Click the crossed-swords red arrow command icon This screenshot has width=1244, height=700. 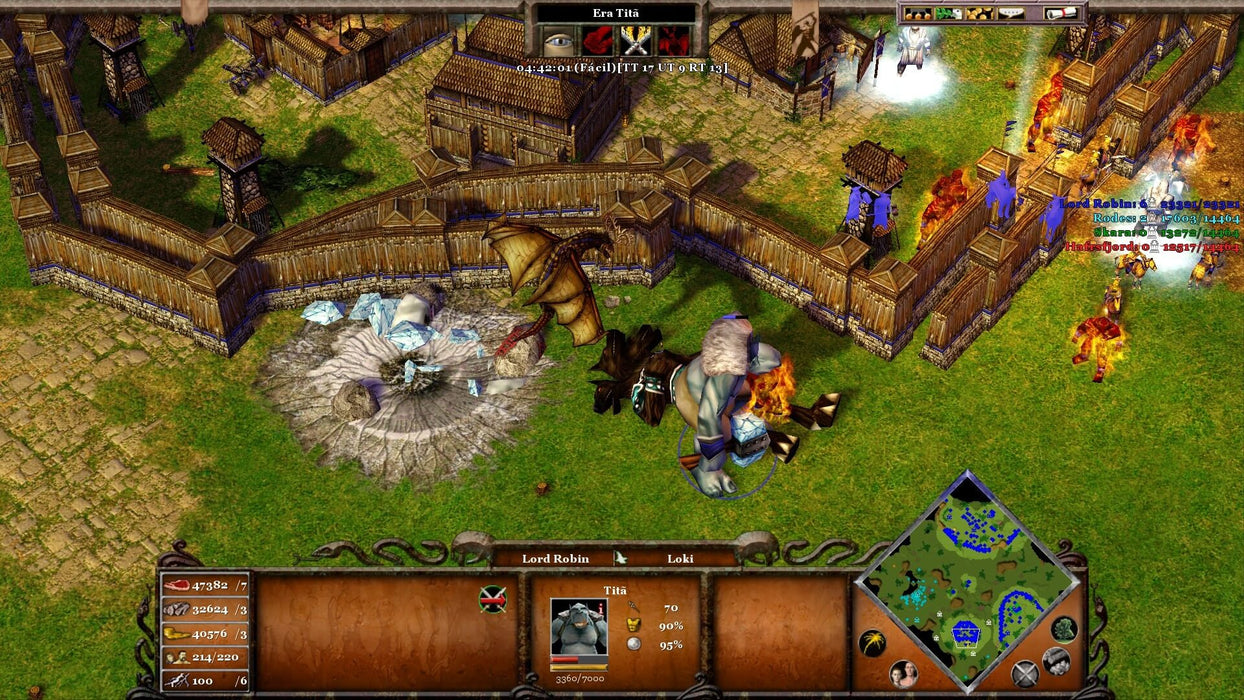click(x=492, y=598)
